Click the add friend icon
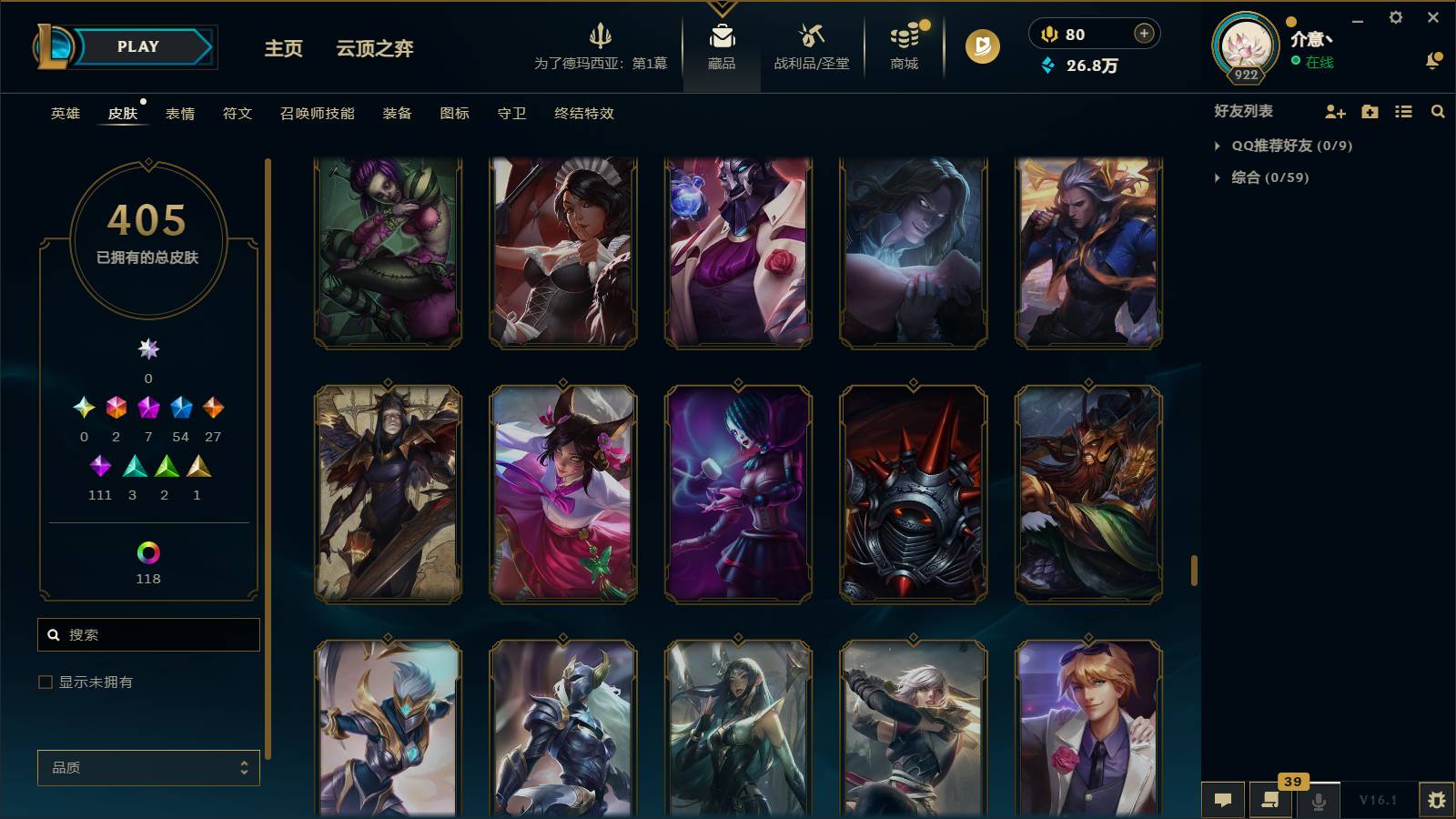Image resolution: width=1456 pixels, height=819 pixels. 1334,111
